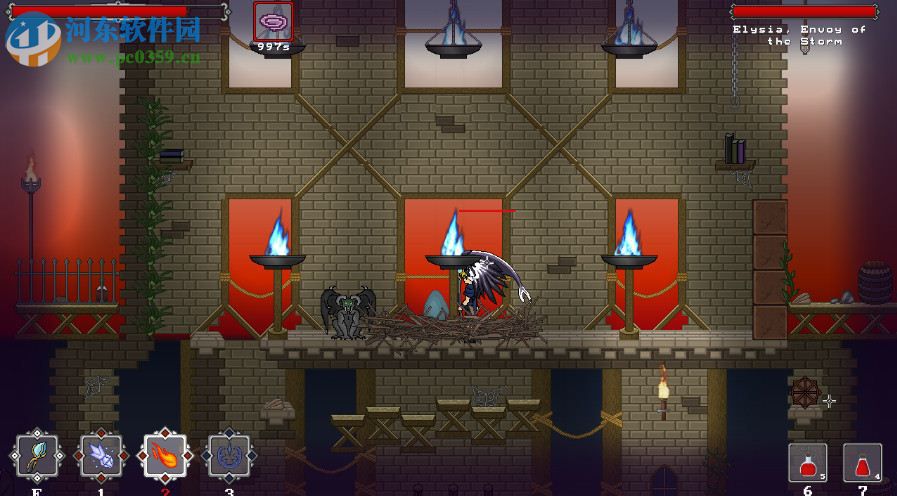Use the round red potion flask
This screenshot has width=897, height=496.
pyautogui.click(x=808, y=463)
